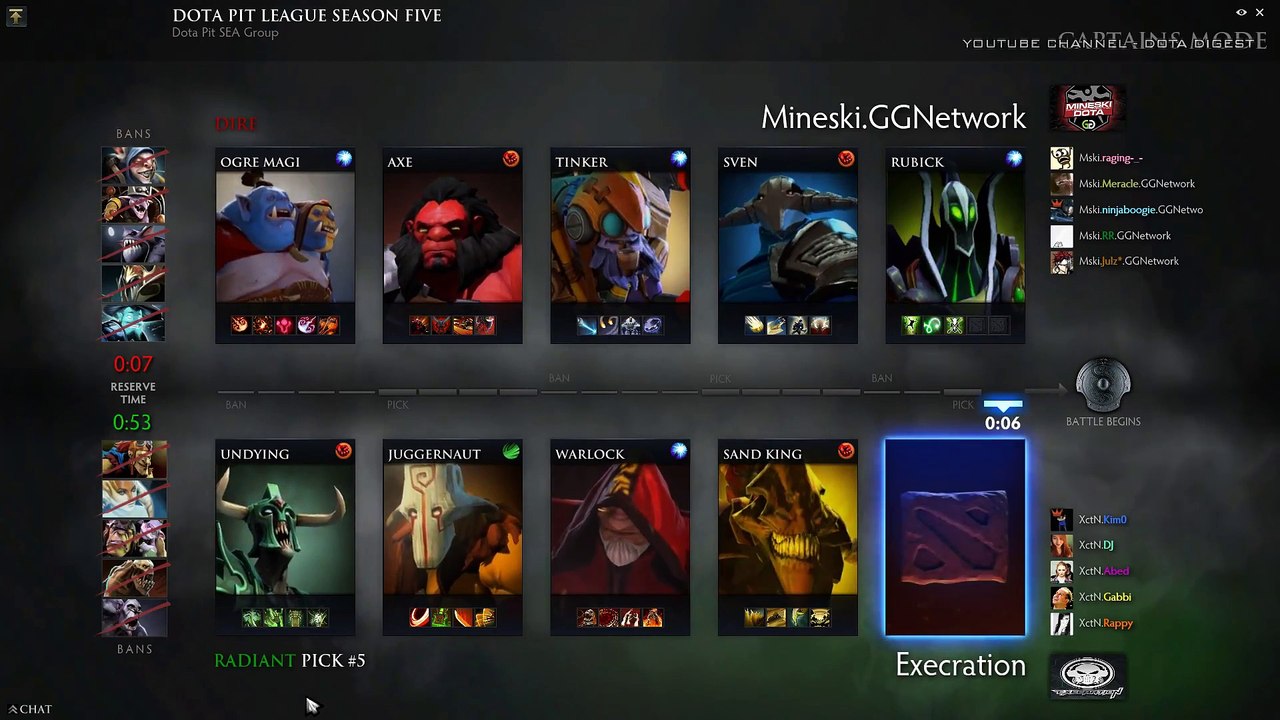Click the Battle Begins emblem
The image size is (1280, 720).
[x=1102, y=386]
